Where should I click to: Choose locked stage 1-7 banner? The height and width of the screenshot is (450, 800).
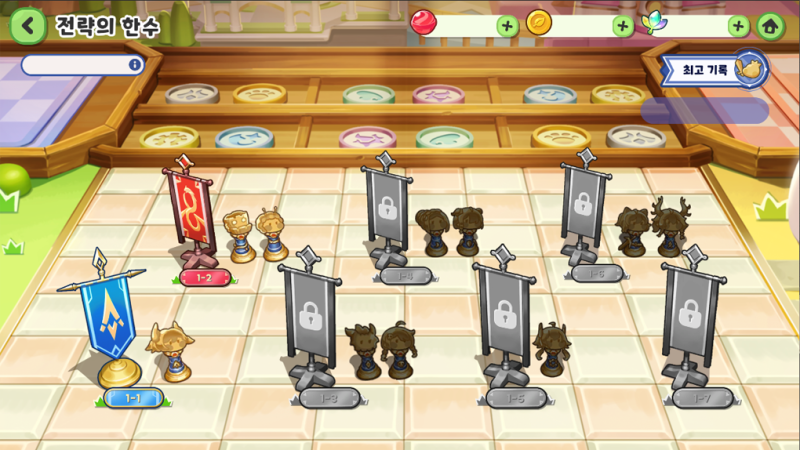coord(690,322)
